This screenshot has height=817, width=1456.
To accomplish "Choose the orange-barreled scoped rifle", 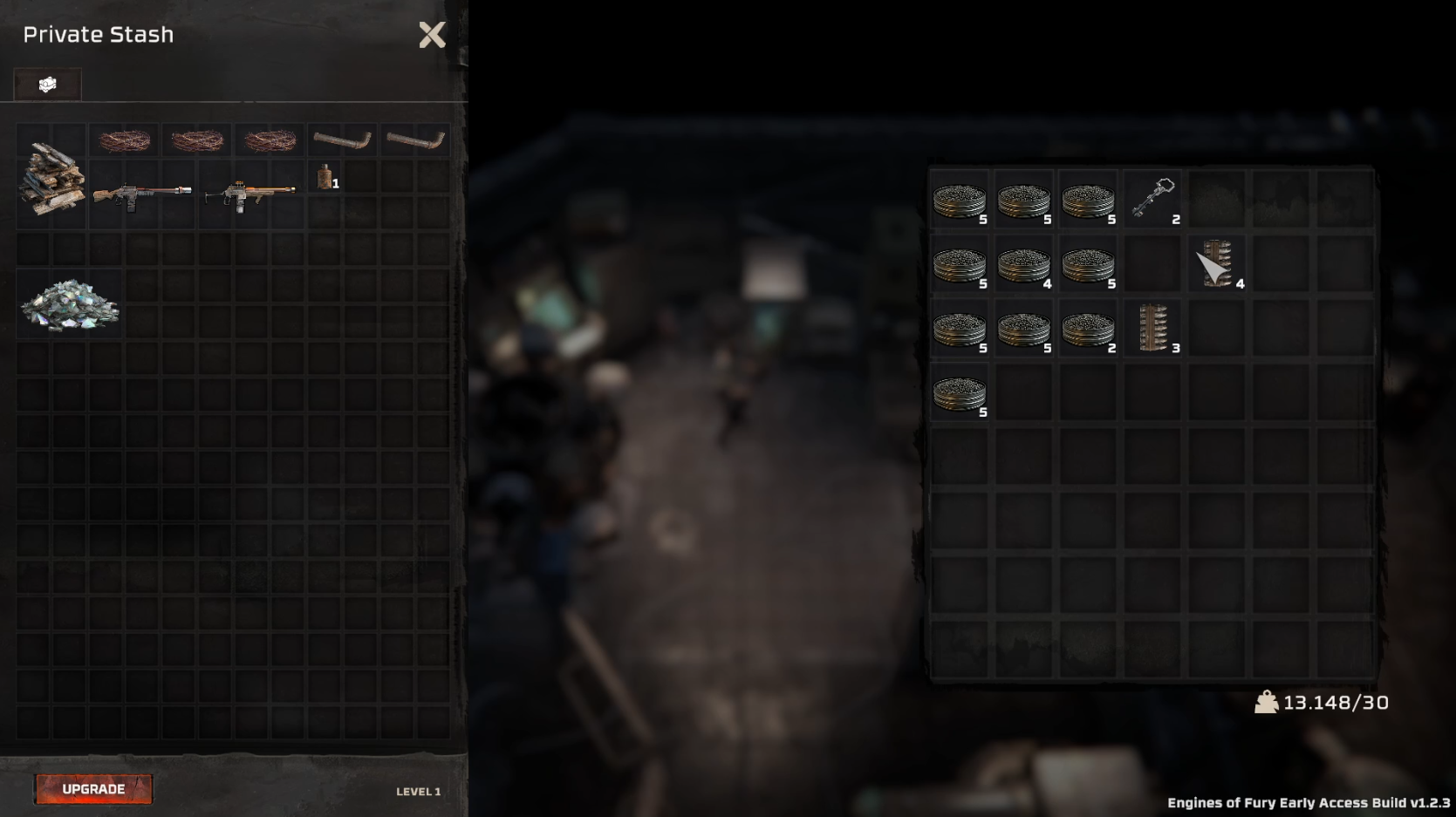I will pos(250,194).
